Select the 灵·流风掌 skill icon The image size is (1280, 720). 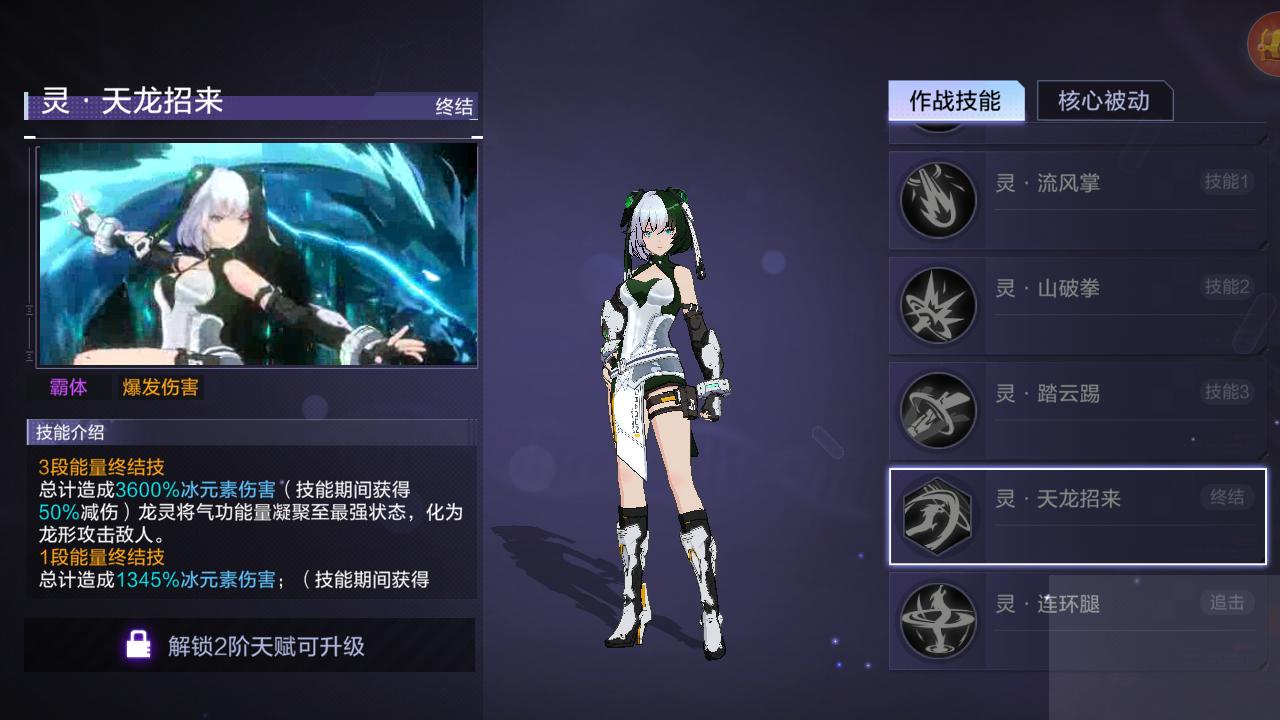(x=937, y=199)
